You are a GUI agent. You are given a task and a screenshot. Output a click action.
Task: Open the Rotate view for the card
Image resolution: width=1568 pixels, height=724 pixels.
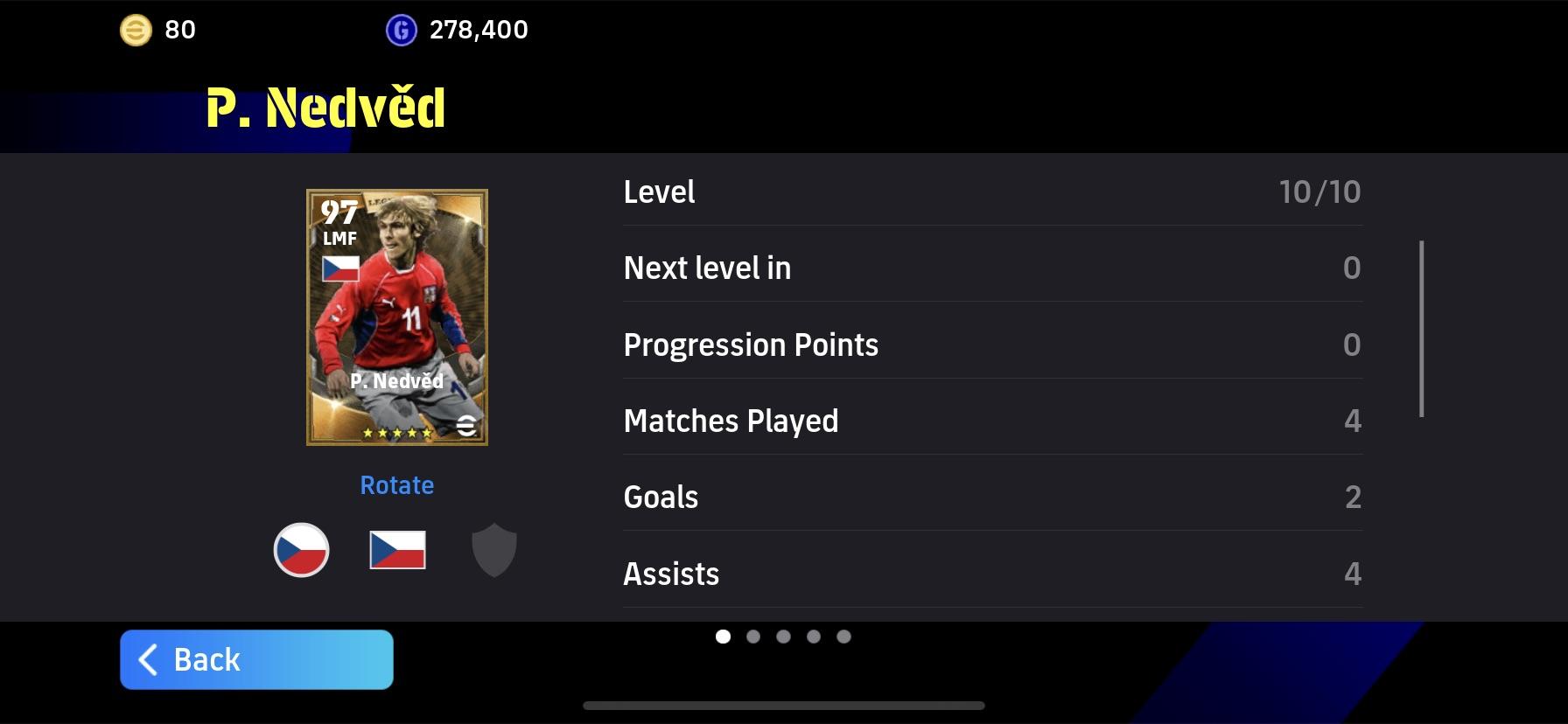[396, 484]
